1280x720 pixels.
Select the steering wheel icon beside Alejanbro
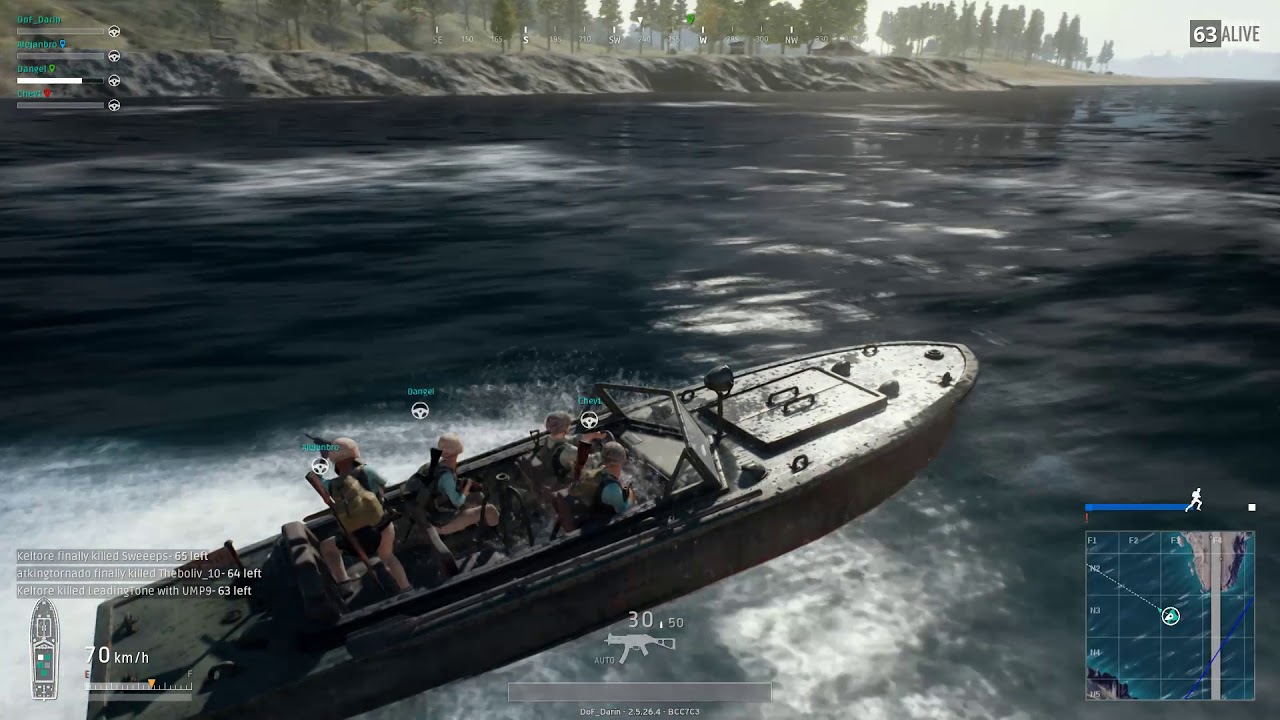click(114, 56)
